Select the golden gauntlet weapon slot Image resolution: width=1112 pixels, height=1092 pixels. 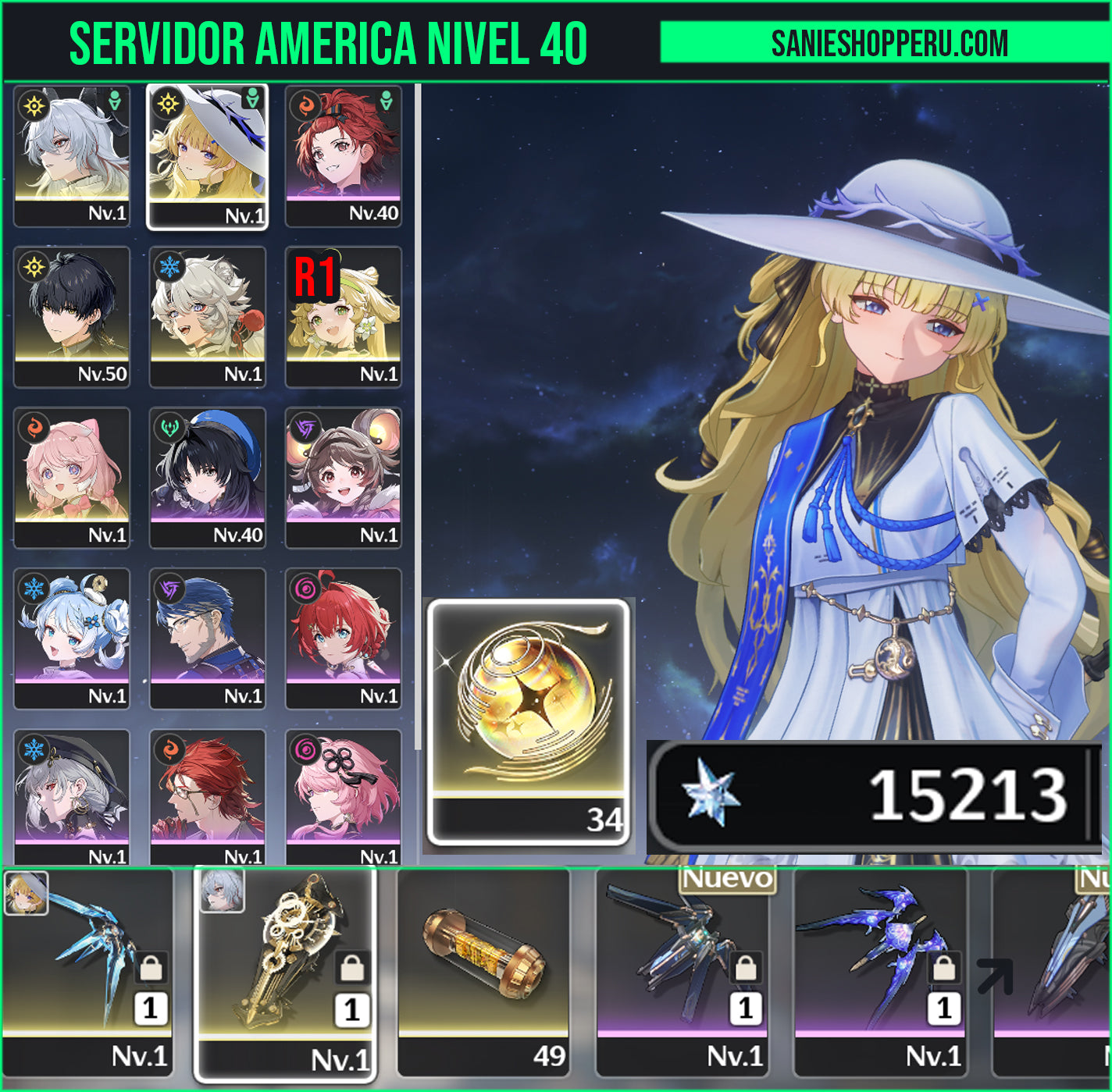(x=285, y=972)
